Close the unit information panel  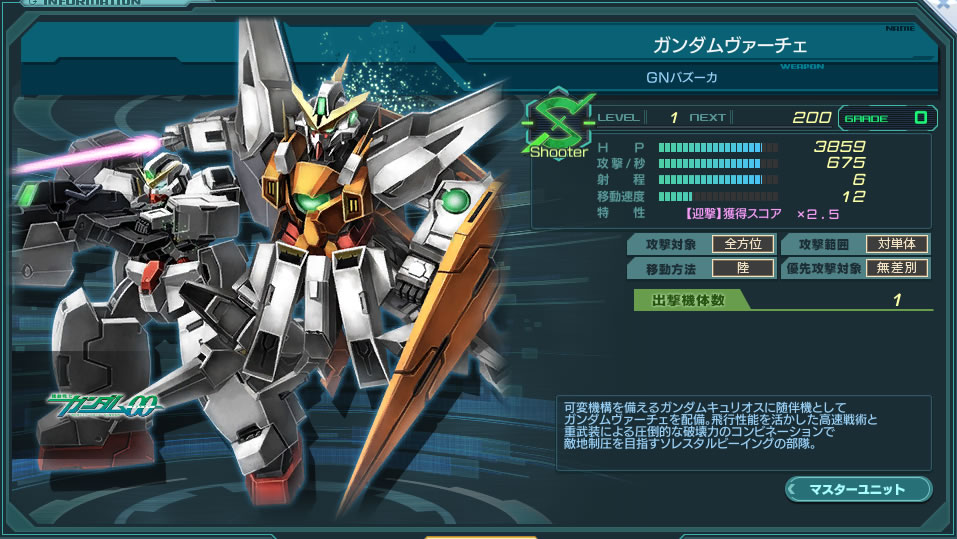(x=945, y=6)
